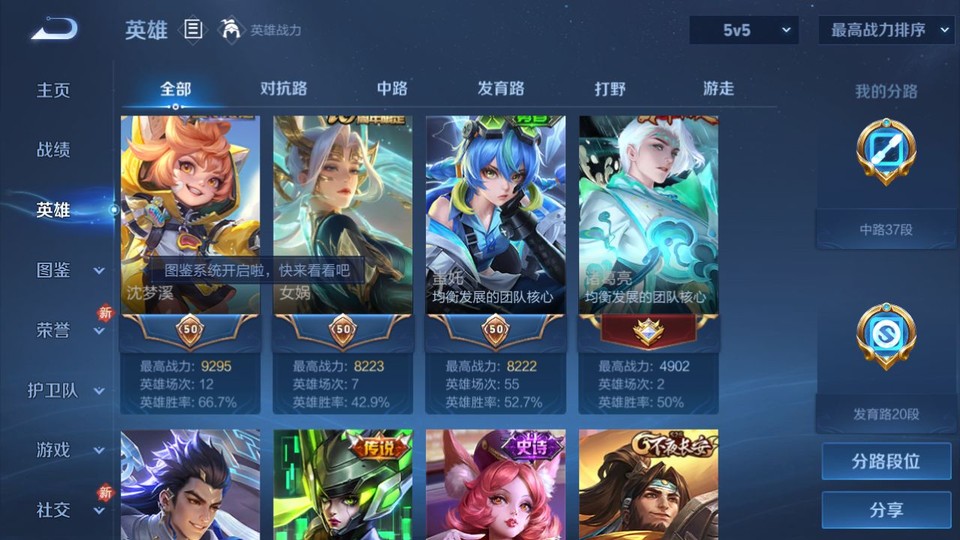
Task: Open the 5v5 mode dropdown
Action: pos(744,31)
